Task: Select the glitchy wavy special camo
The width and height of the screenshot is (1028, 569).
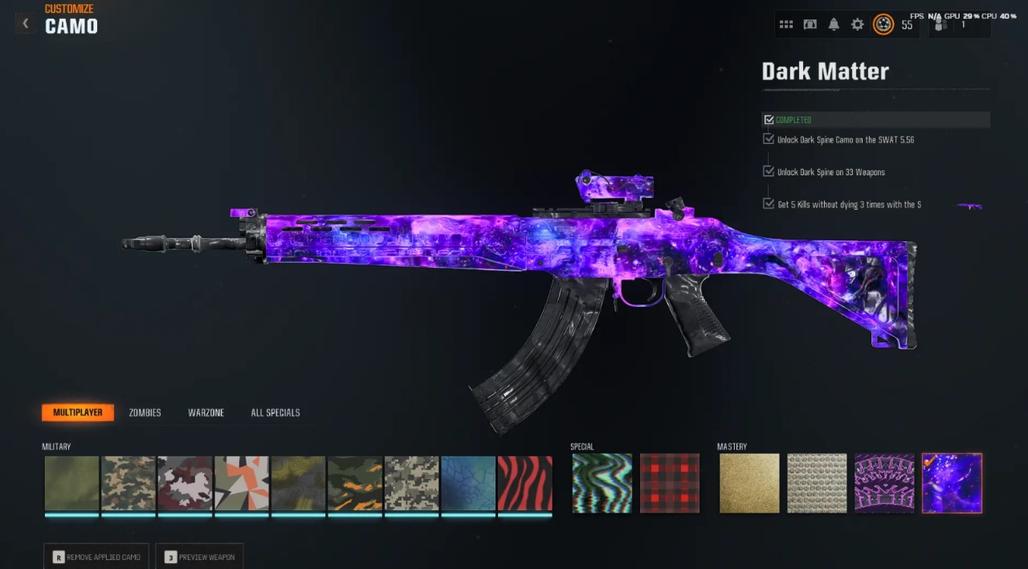Action: 602,484
